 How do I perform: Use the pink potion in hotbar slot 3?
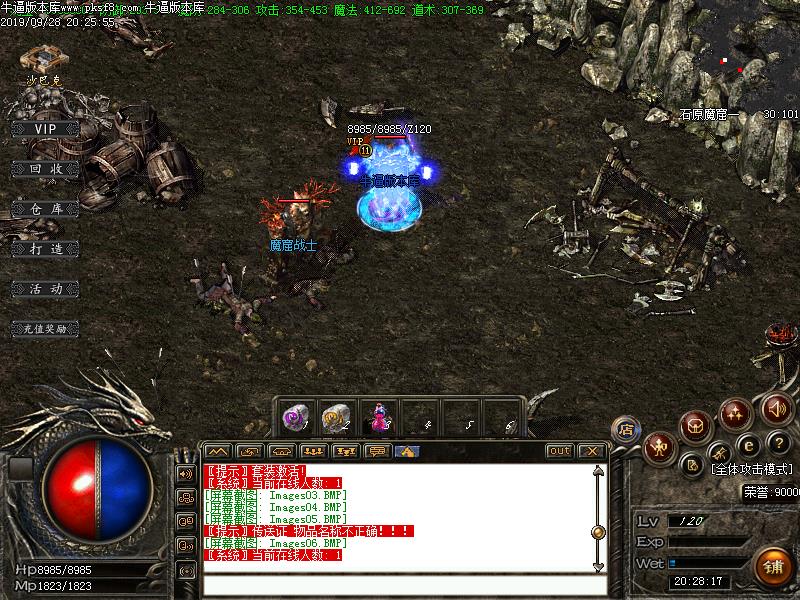[x=379, y=417]
